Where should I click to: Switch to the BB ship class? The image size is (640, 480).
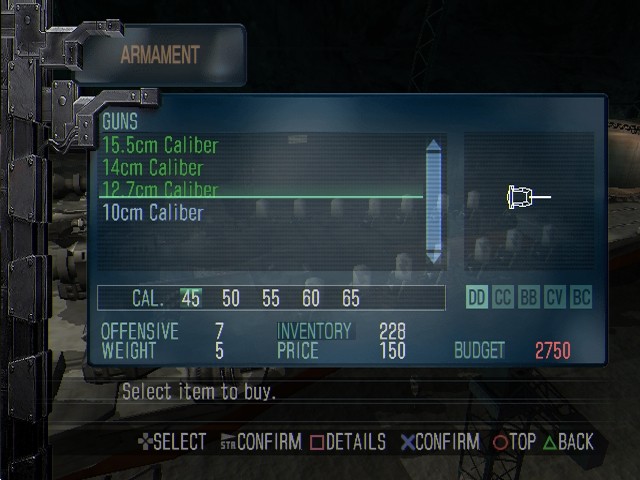point(529,298)
